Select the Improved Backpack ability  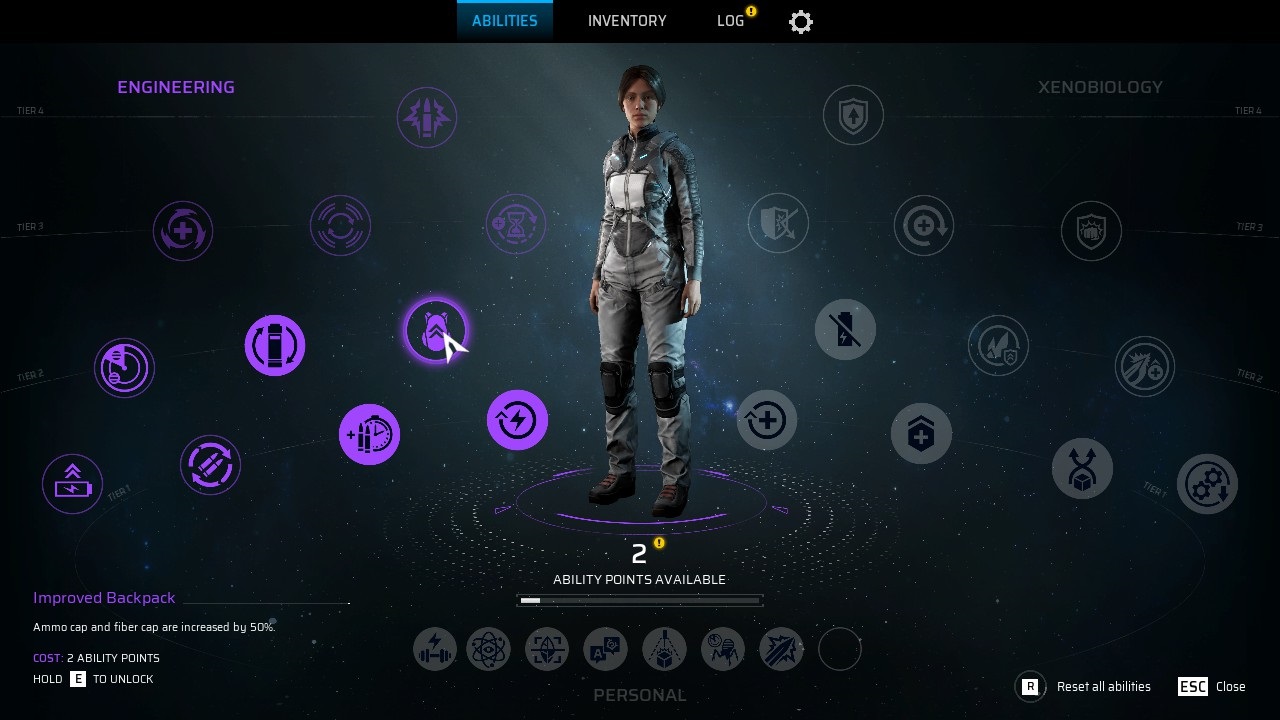point(435,330)
